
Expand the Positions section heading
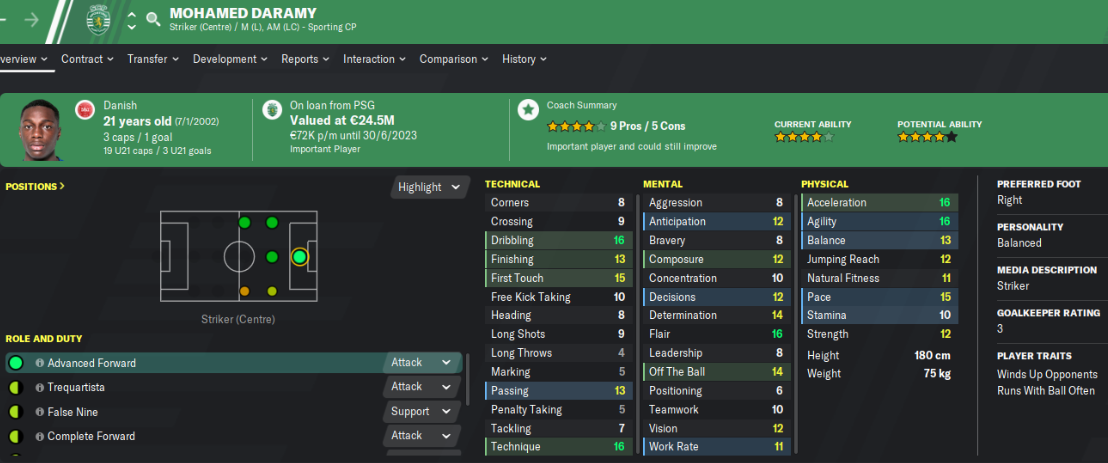click(x=35, y=186)
